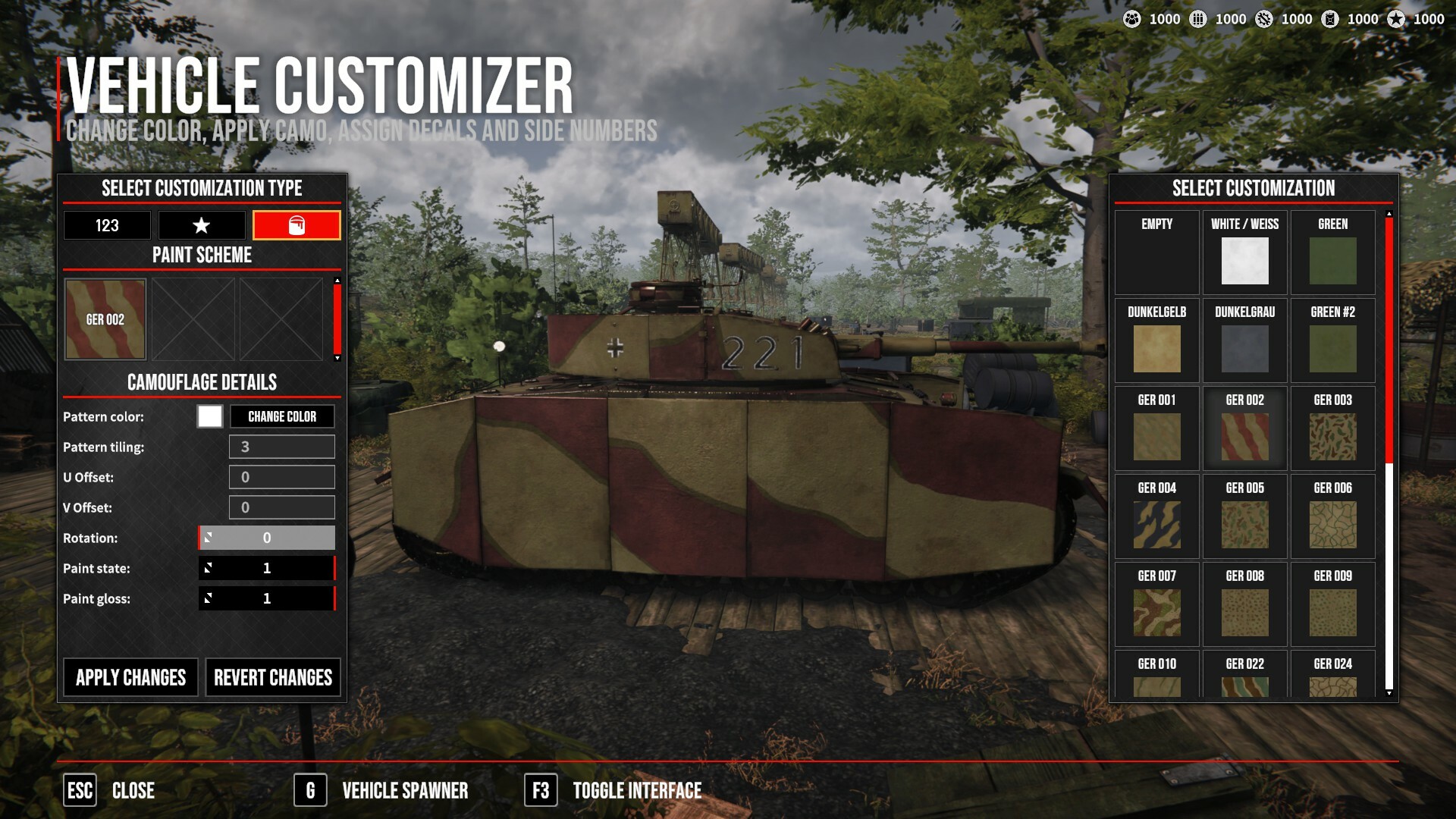Image resolution: width=1456 pixels, height=819 pixels.
Task: Apply Changes to the vehicle
Action: 130,677
